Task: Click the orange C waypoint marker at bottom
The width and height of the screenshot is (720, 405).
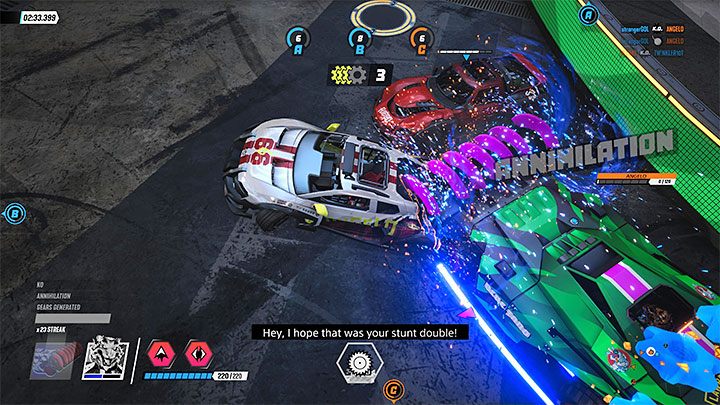Action: pyautogui.click(x=394, y=390)
